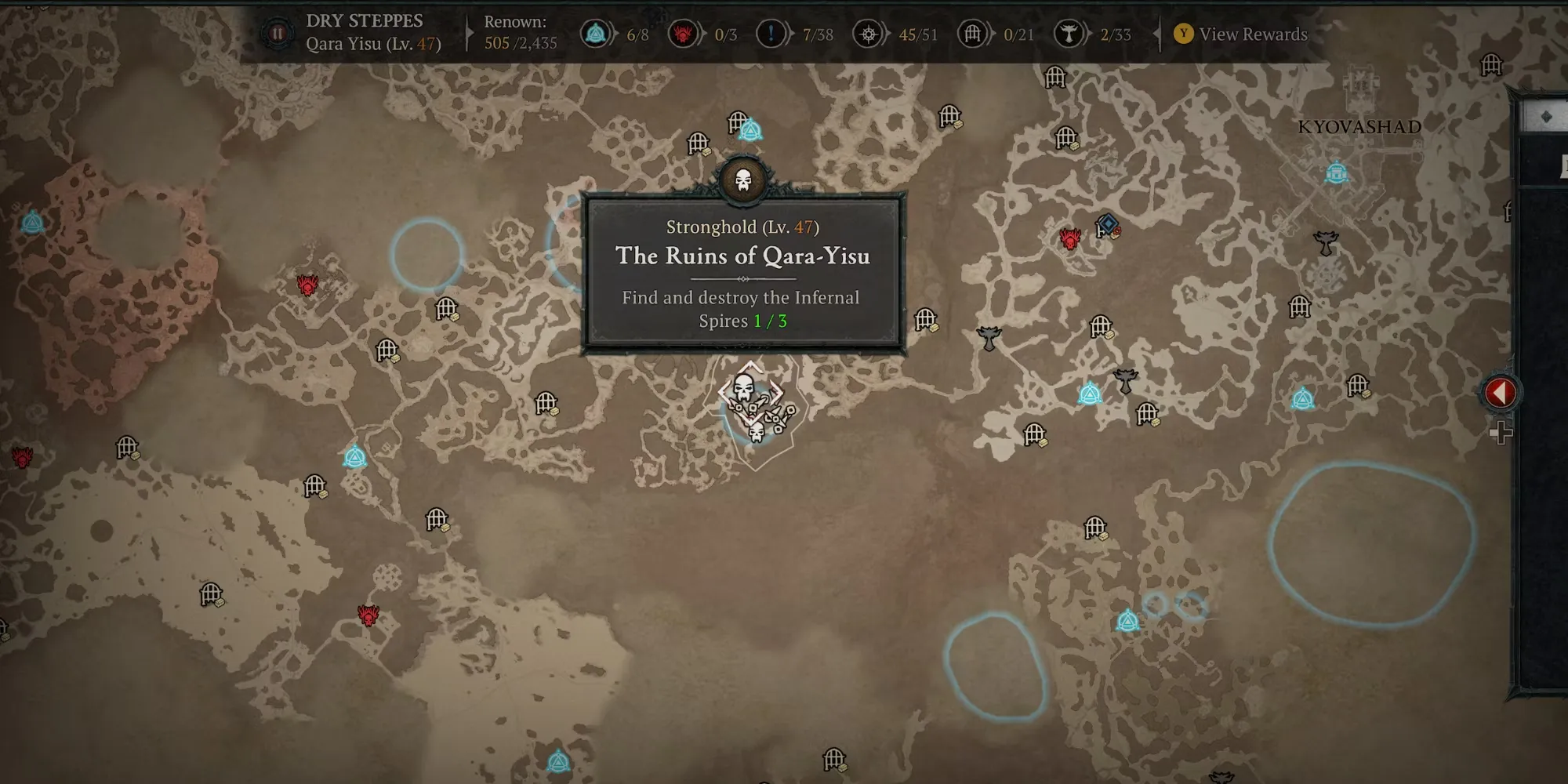
Task: Choose the side quests exclamation icon showing 7/38
Action: (x=771, y=34)
